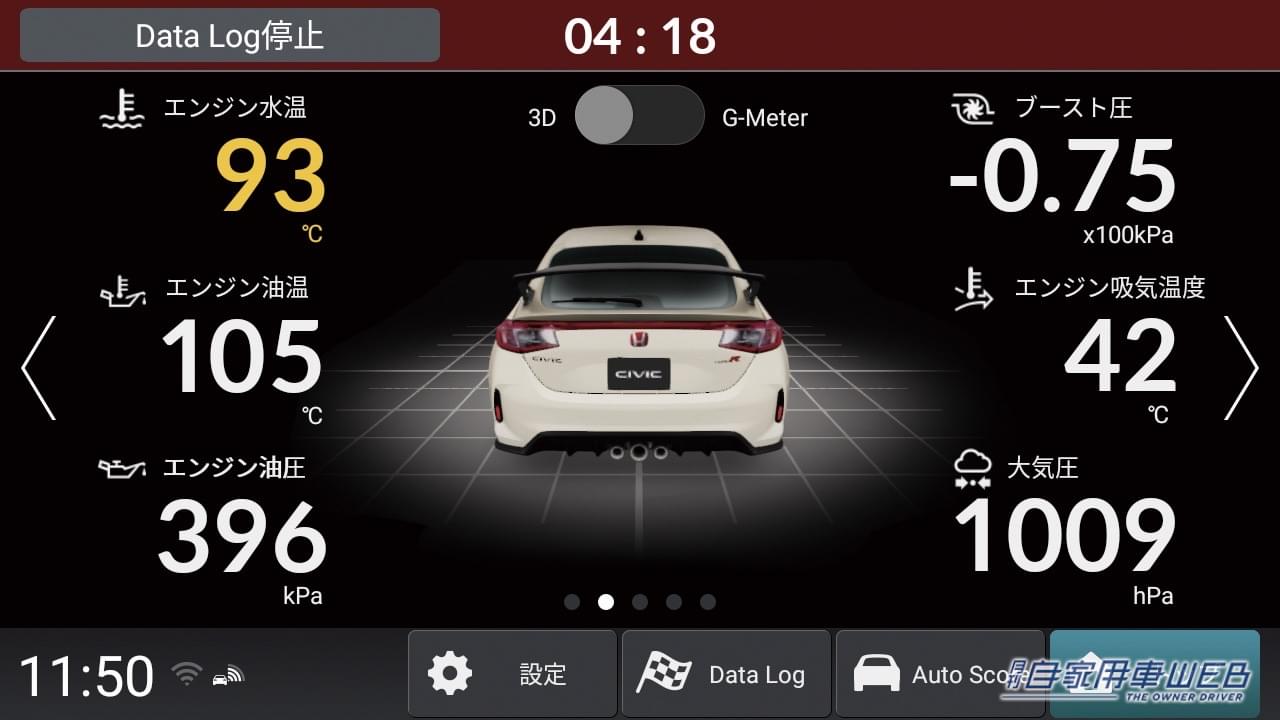1280x720 pixels.
Task: Click the Data Log checkered flag icon
Action: 665,673
